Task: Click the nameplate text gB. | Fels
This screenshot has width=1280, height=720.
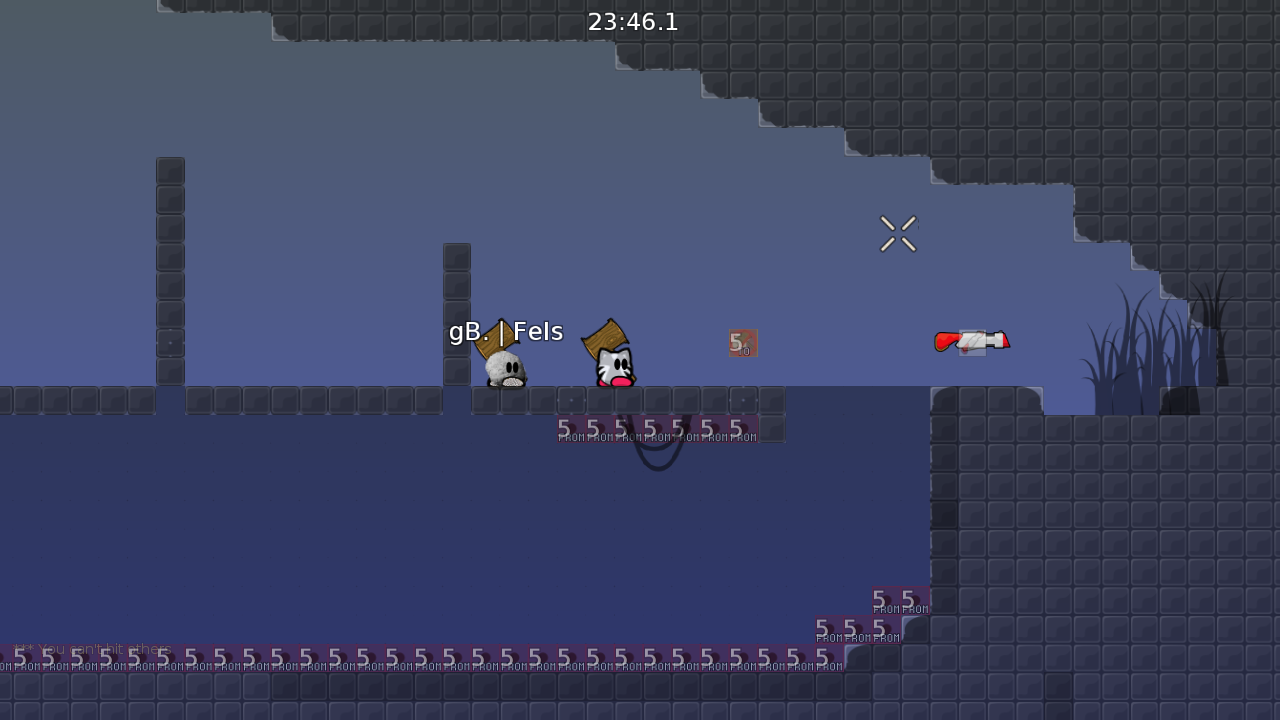Action: [x=505, y=331]
